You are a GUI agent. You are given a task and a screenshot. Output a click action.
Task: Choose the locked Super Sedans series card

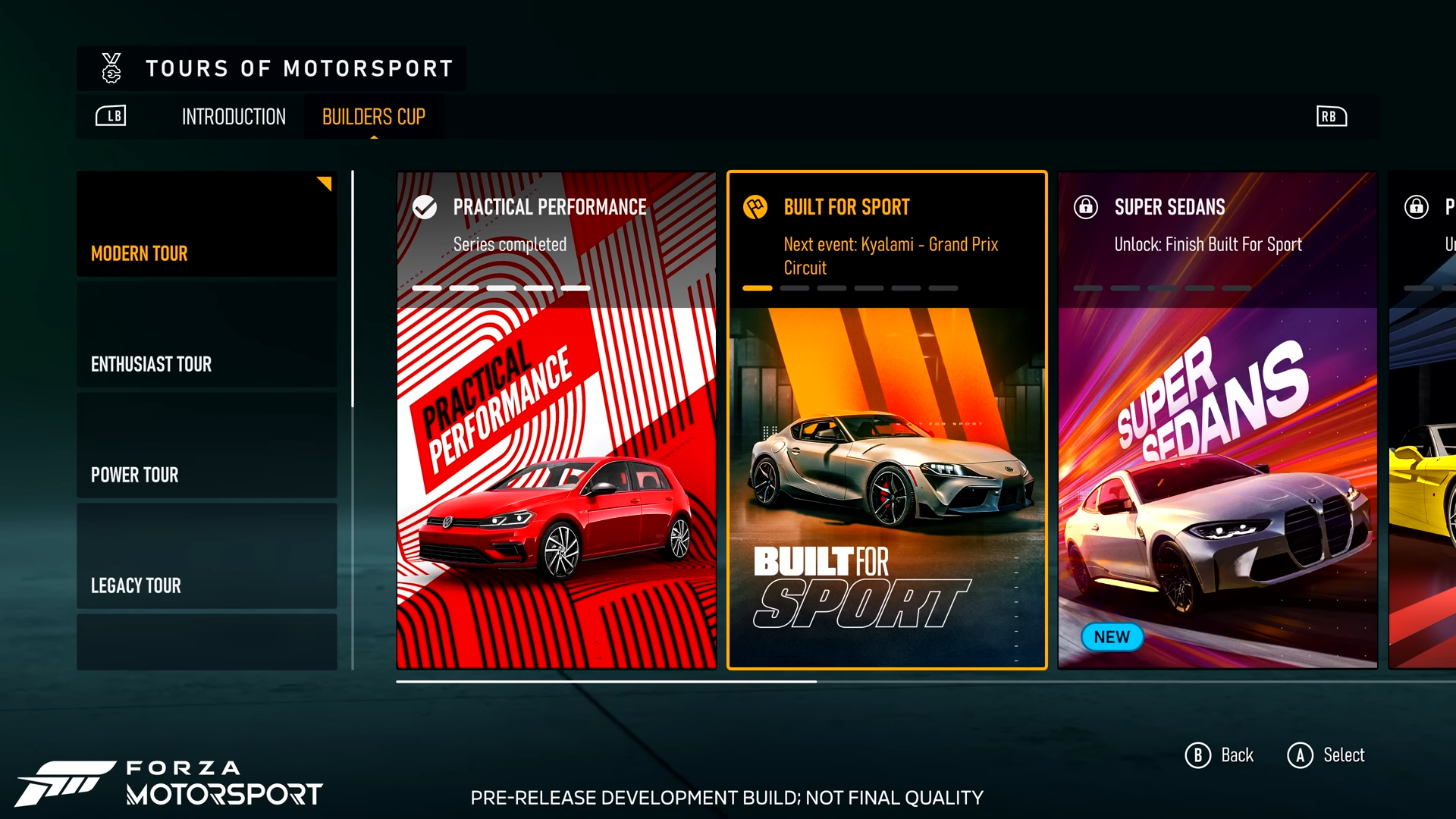1217,421
